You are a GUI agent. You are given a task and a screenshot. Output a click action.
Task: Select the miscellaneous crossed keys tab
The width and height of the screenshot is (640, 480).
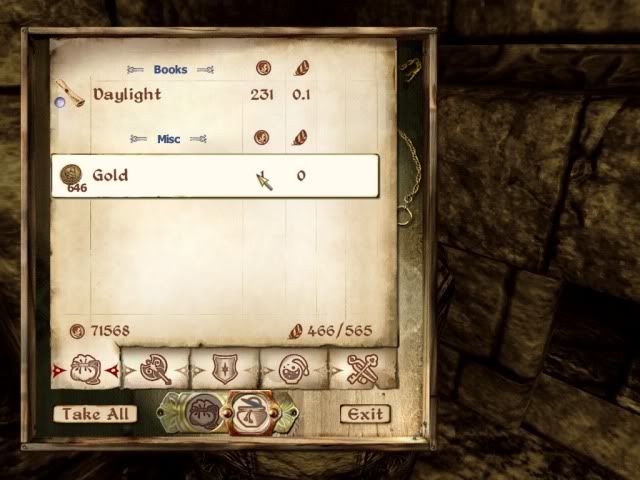[362, 368]
